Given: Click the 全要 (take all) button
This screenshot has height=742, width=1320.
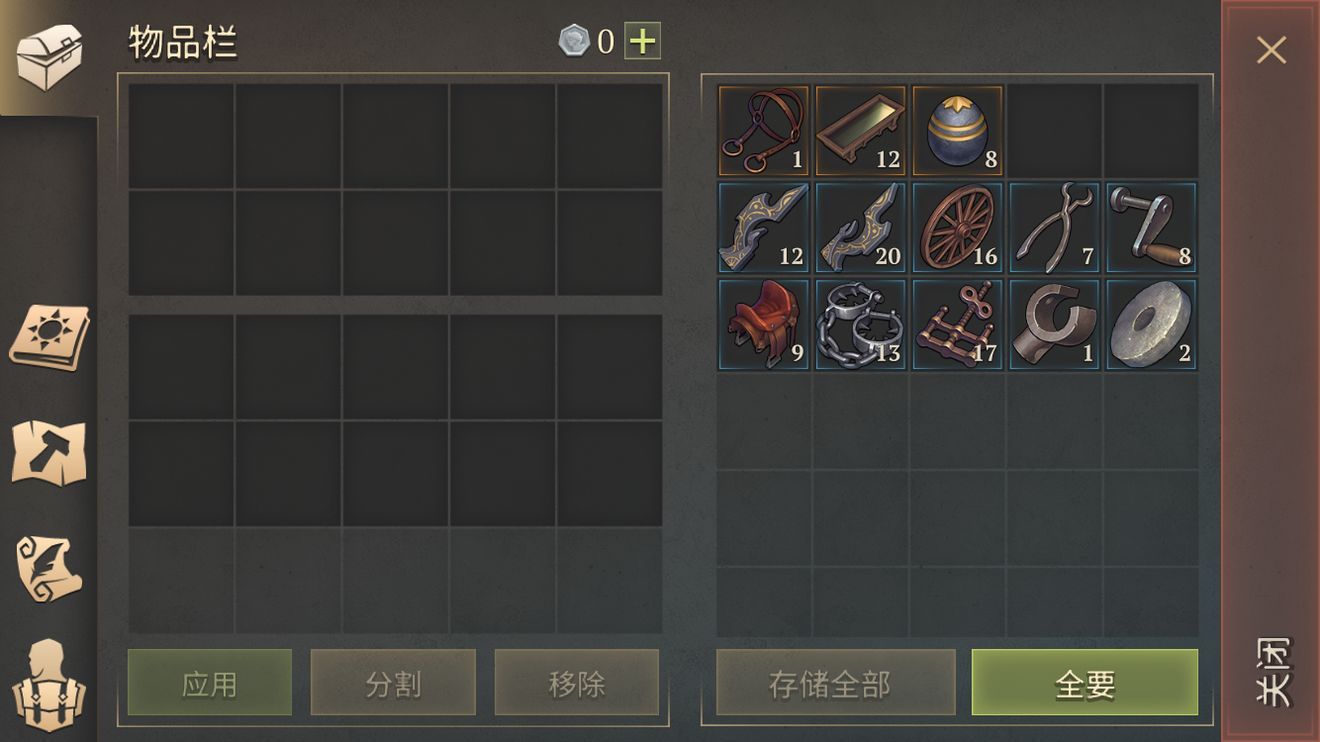Looking at the screenshot, I should coord(1084,683).
